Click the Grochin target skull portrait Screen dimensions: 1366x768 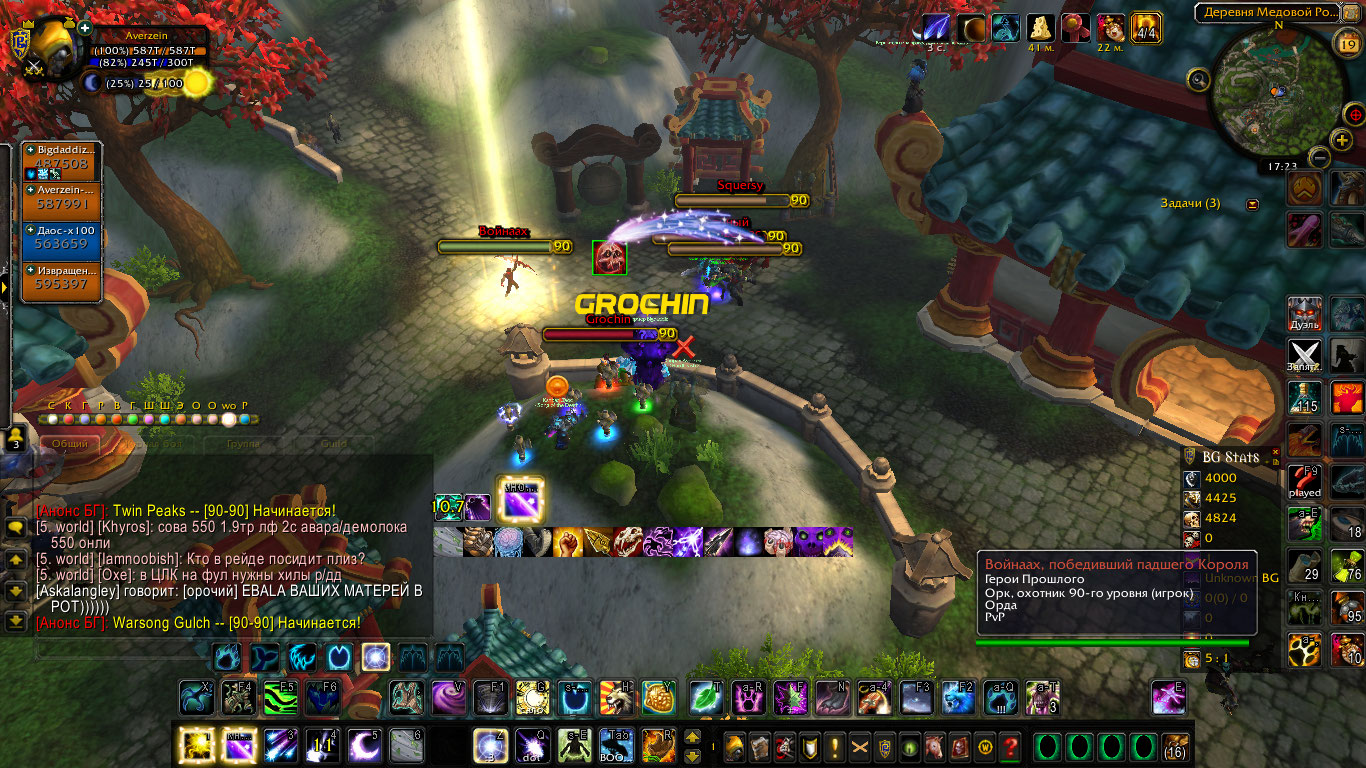coord(609,257)
